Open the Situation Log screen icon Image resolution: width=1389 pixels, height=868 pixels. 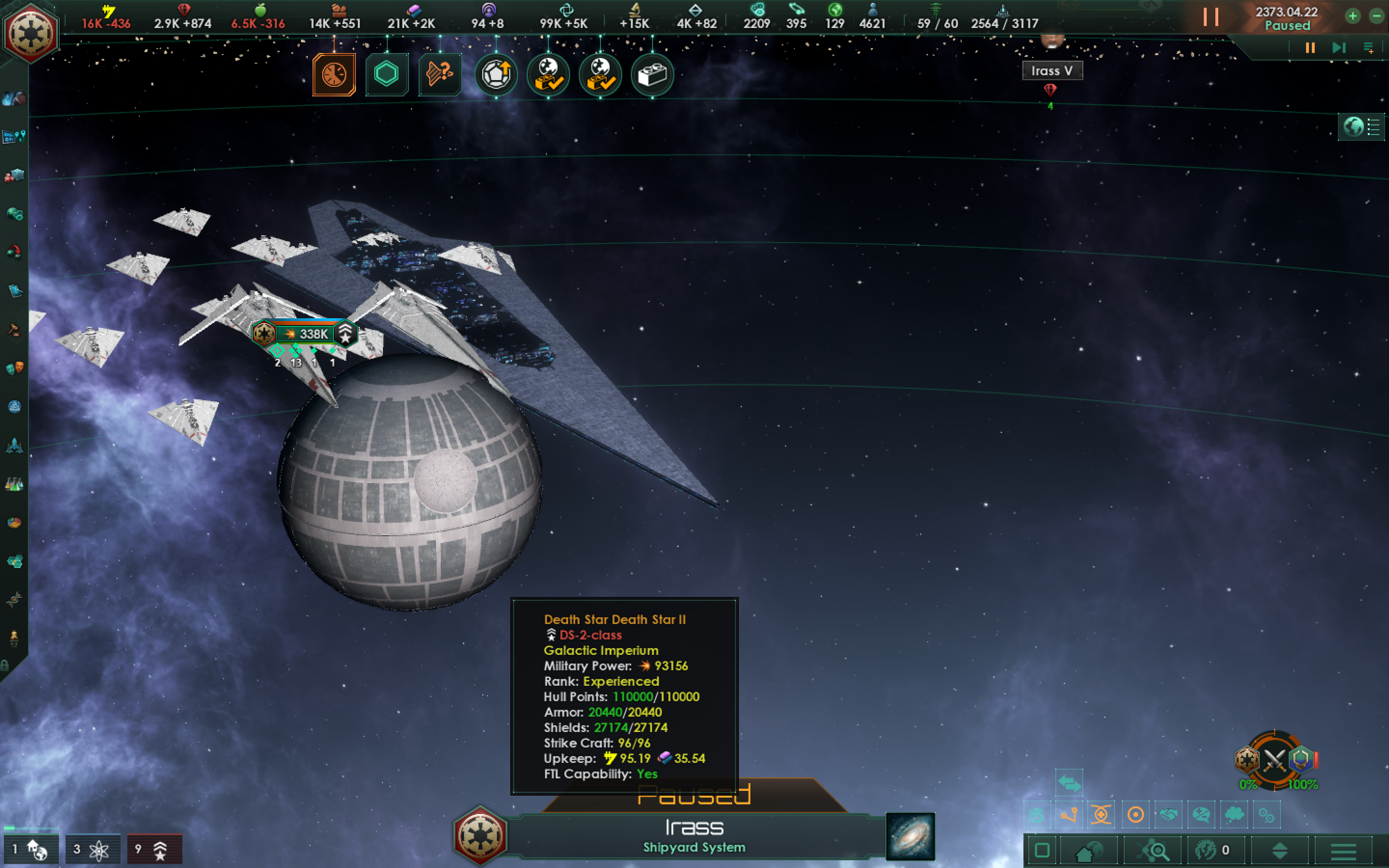14,136
